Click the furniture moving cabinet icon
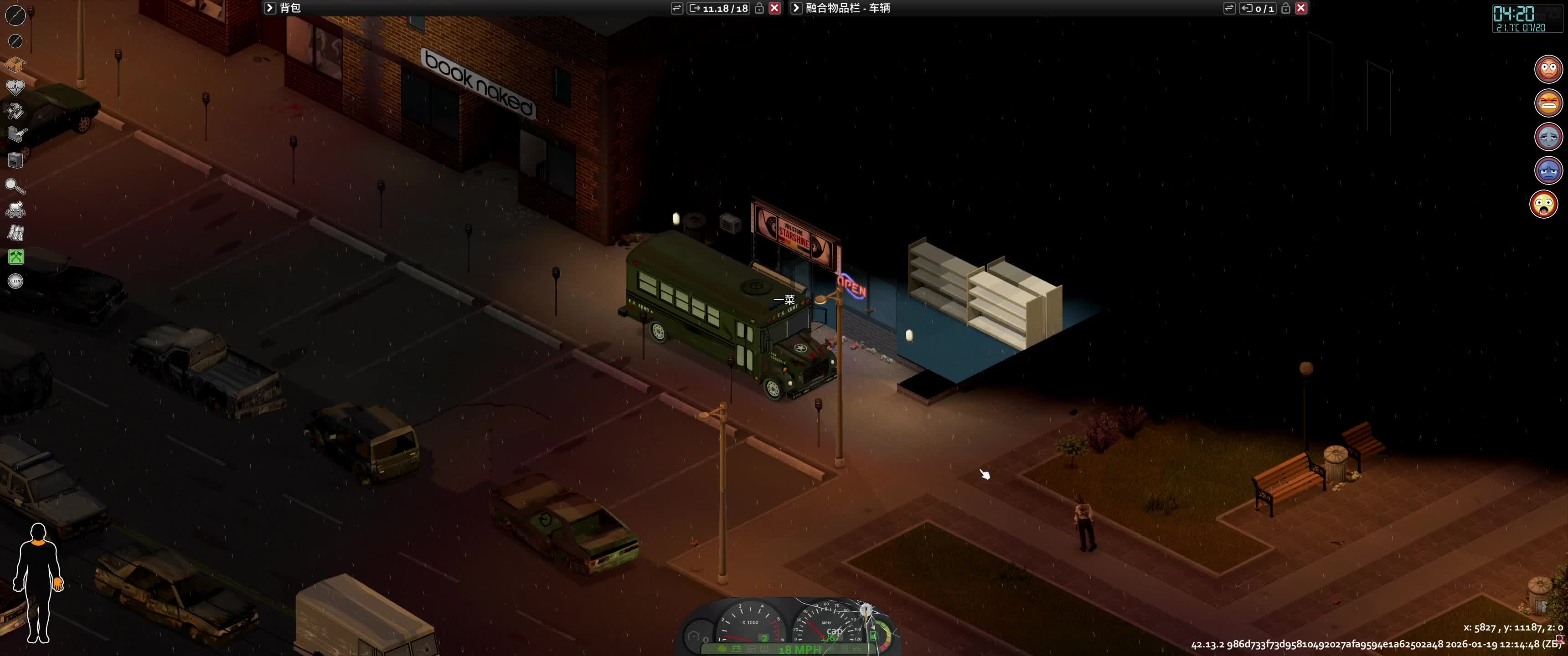 click(15, 160)
